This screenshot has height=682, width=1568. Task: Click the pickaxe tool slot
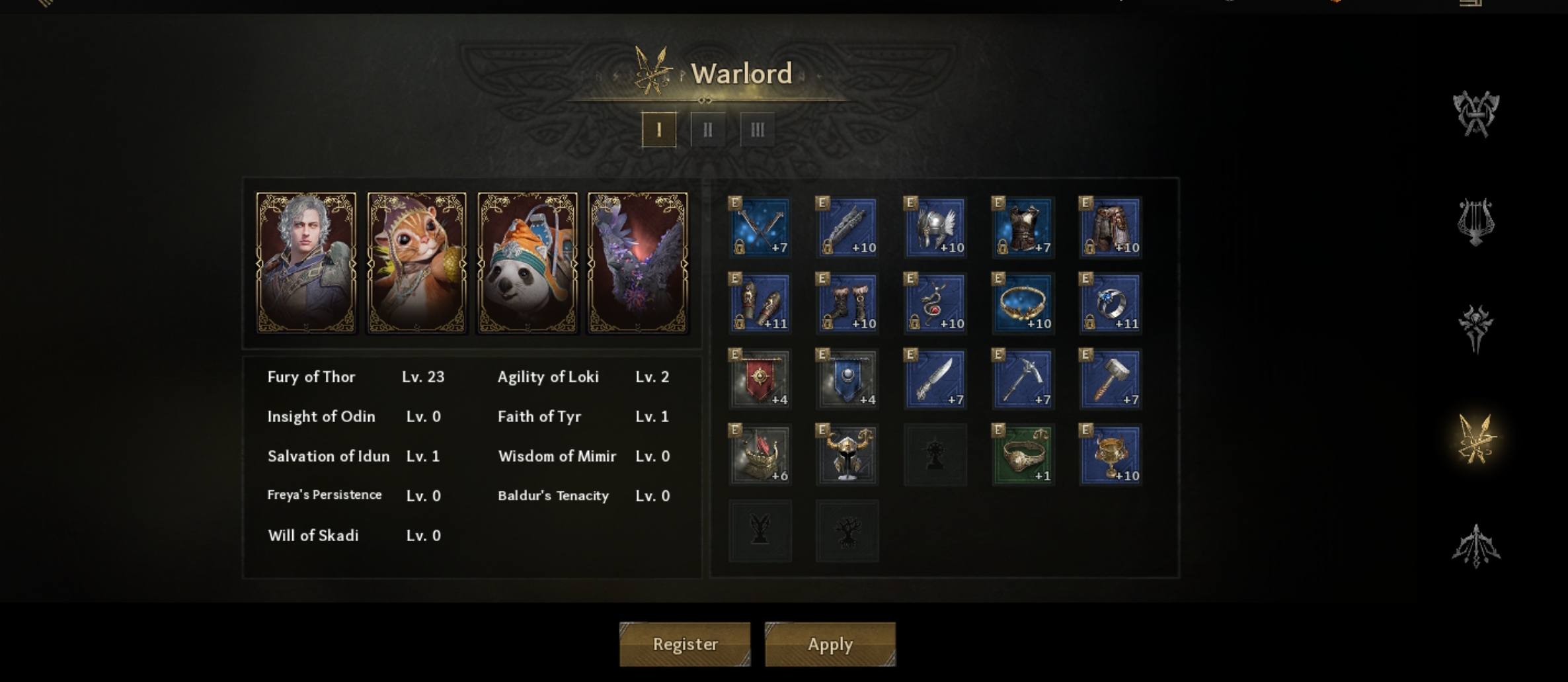click(1023, 379)
